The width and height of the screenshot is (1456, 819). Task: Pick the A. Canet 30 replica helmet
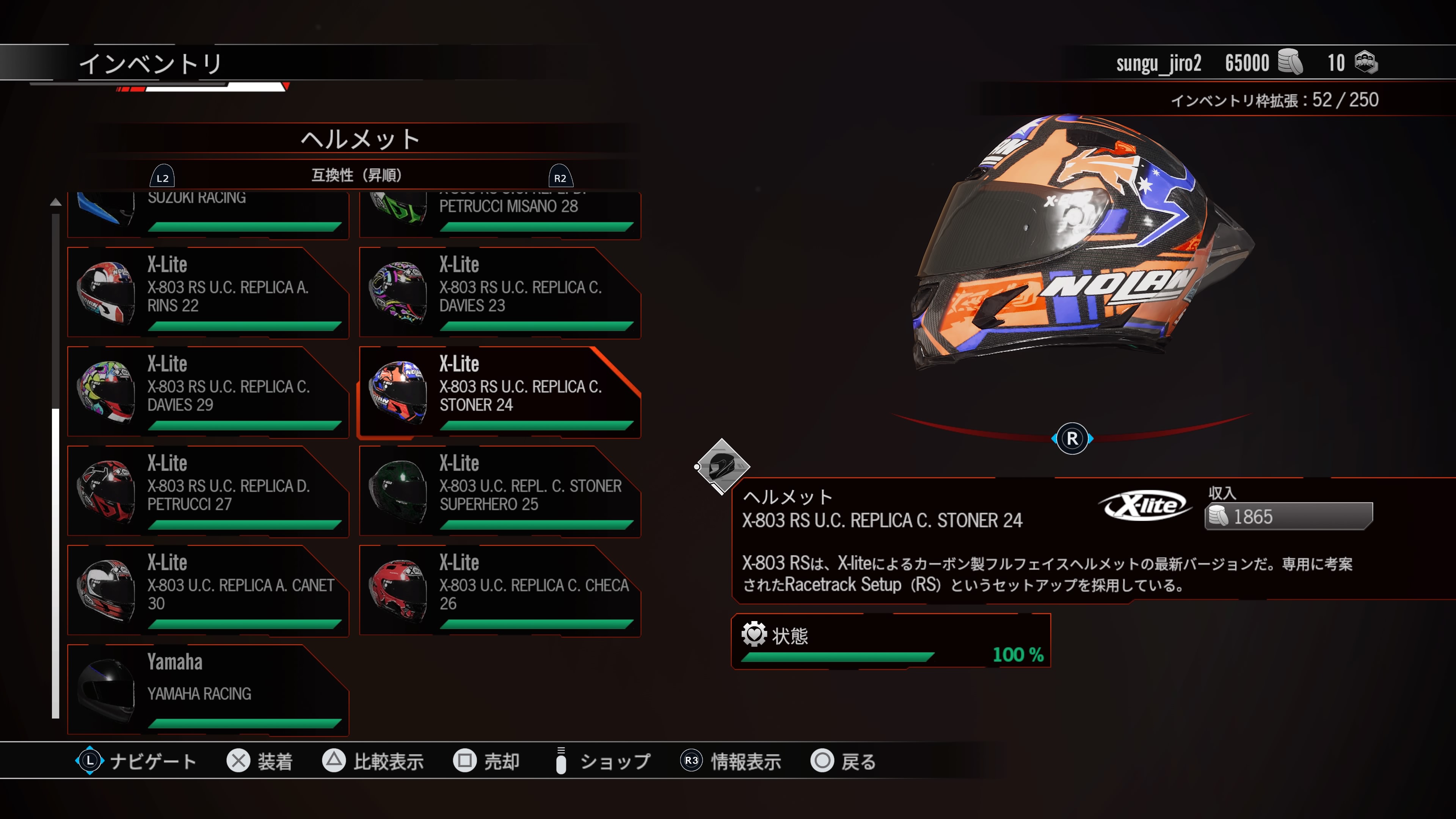coord(207,591)
